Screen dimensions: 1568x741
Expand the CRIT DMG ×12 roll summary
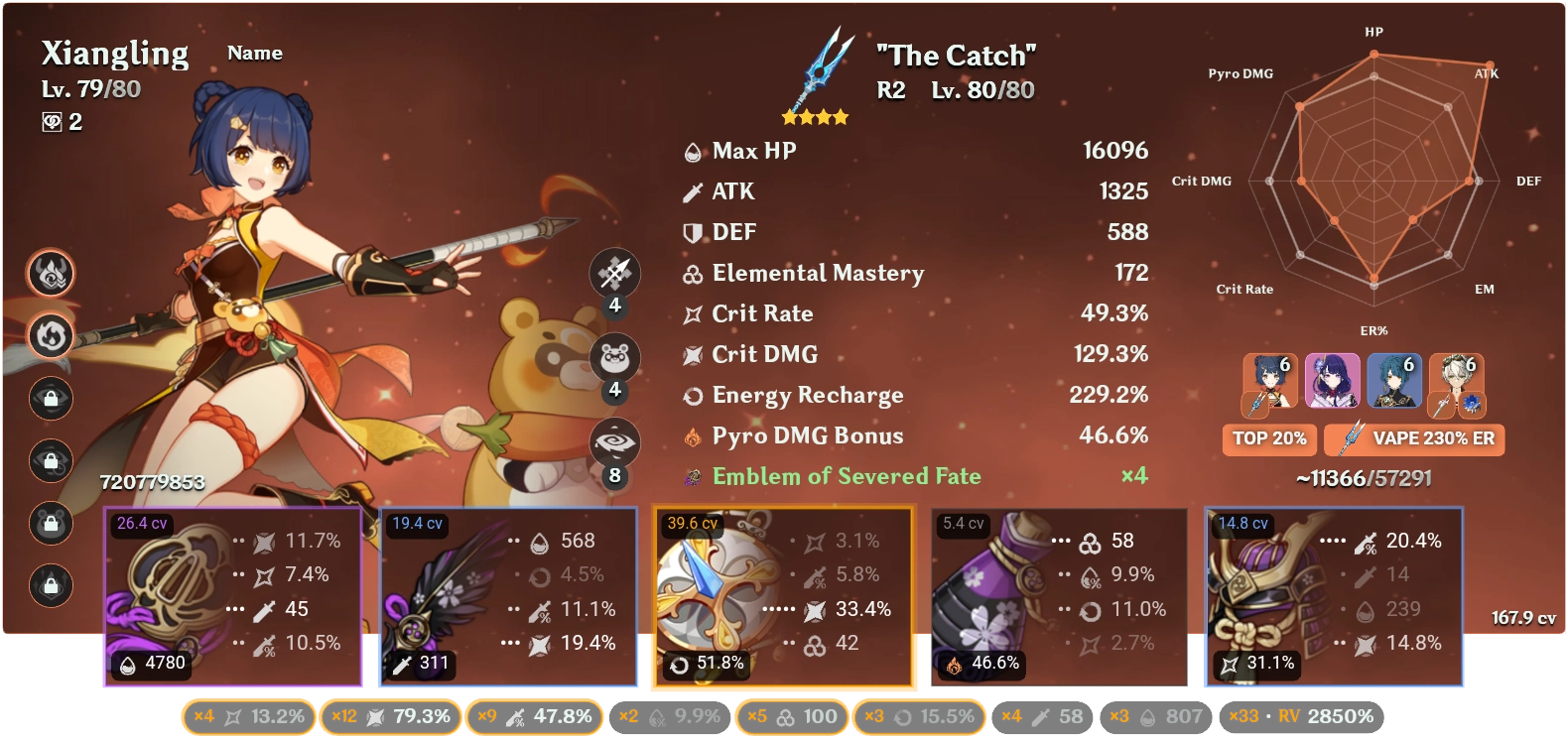[389, 716]
